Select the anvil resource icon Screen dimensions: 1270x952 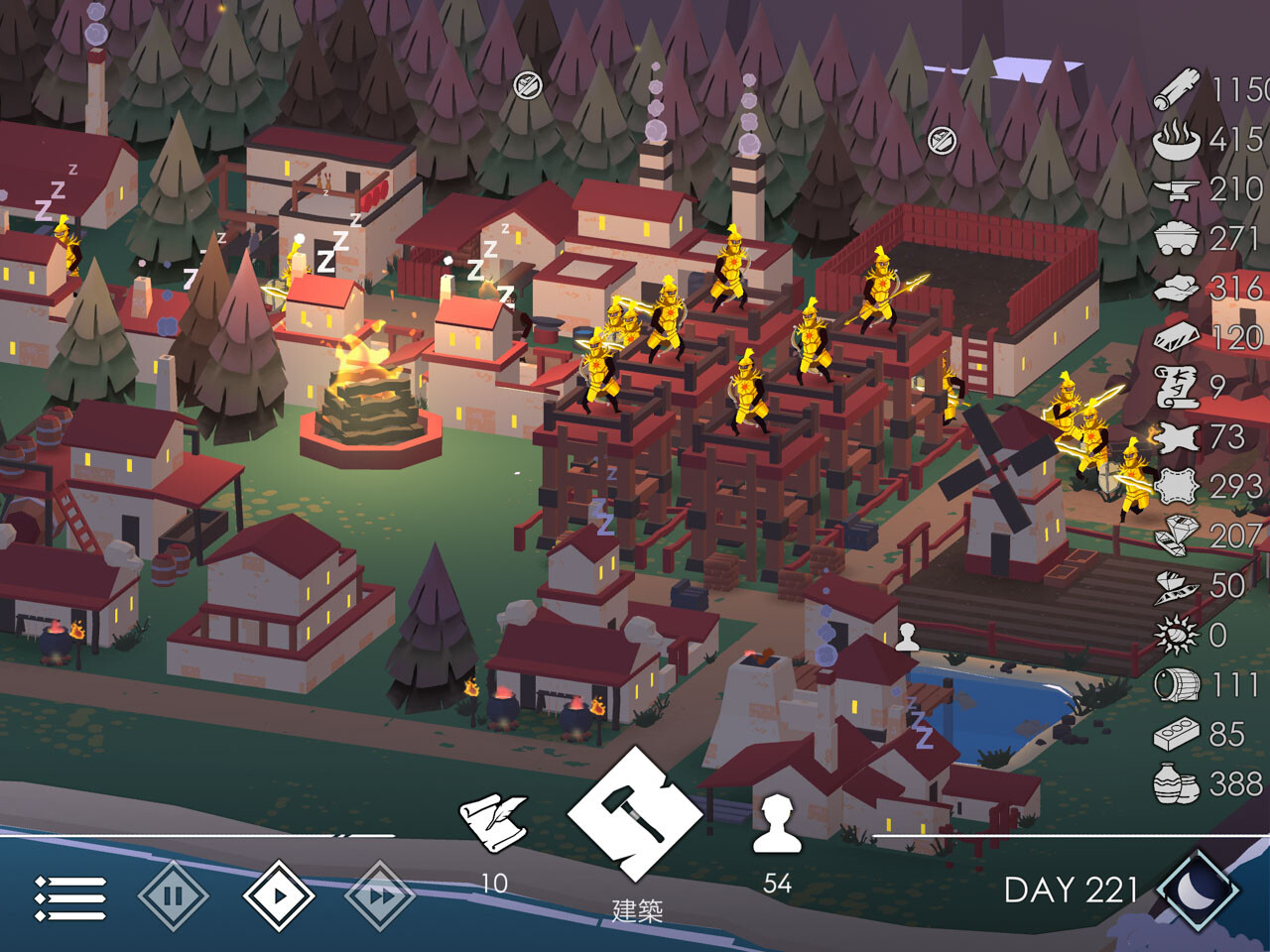tap(1178, 189)
